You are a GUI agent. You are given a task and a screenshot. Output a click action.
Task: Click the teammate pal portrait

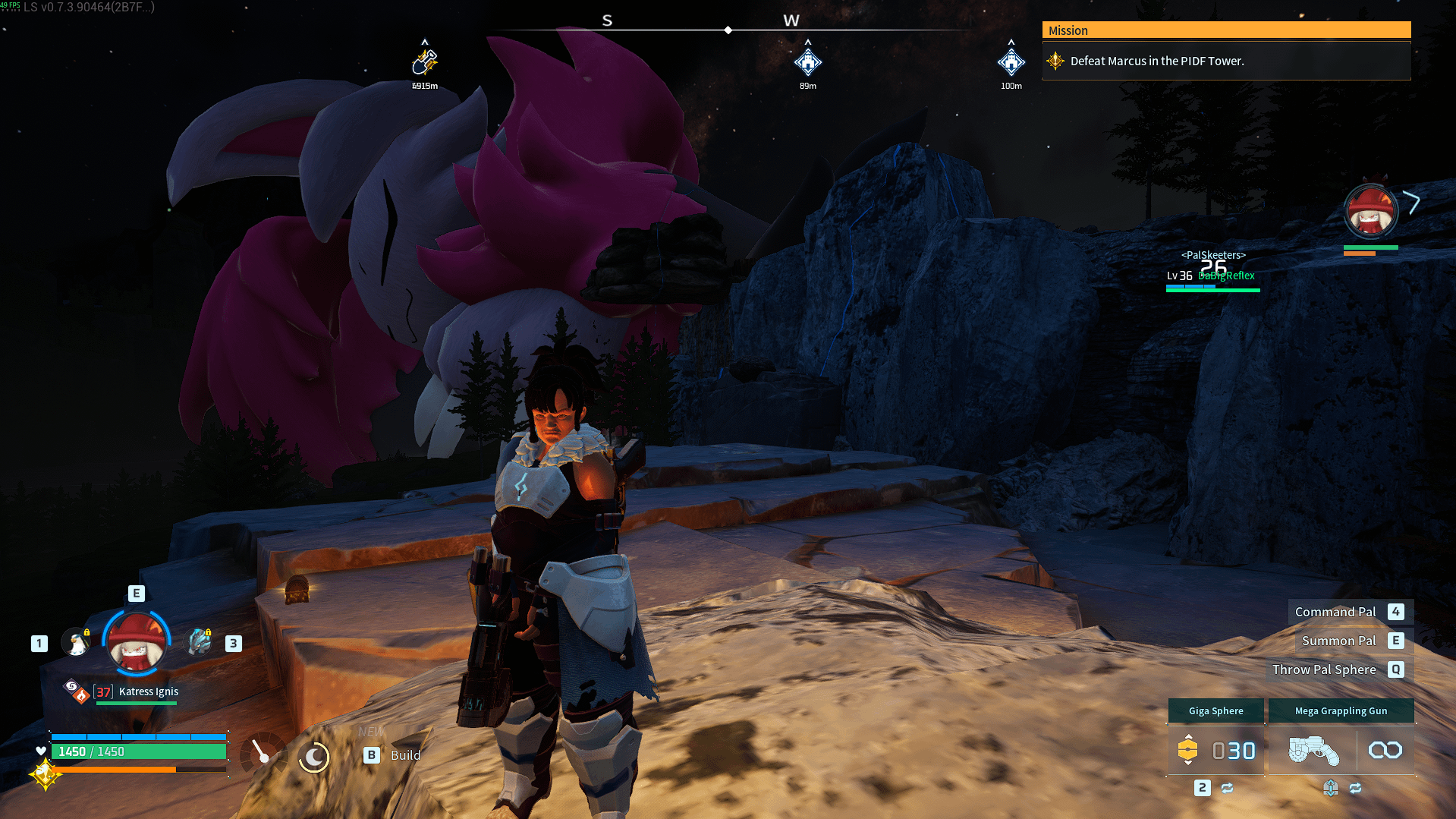coord(1370,213)
